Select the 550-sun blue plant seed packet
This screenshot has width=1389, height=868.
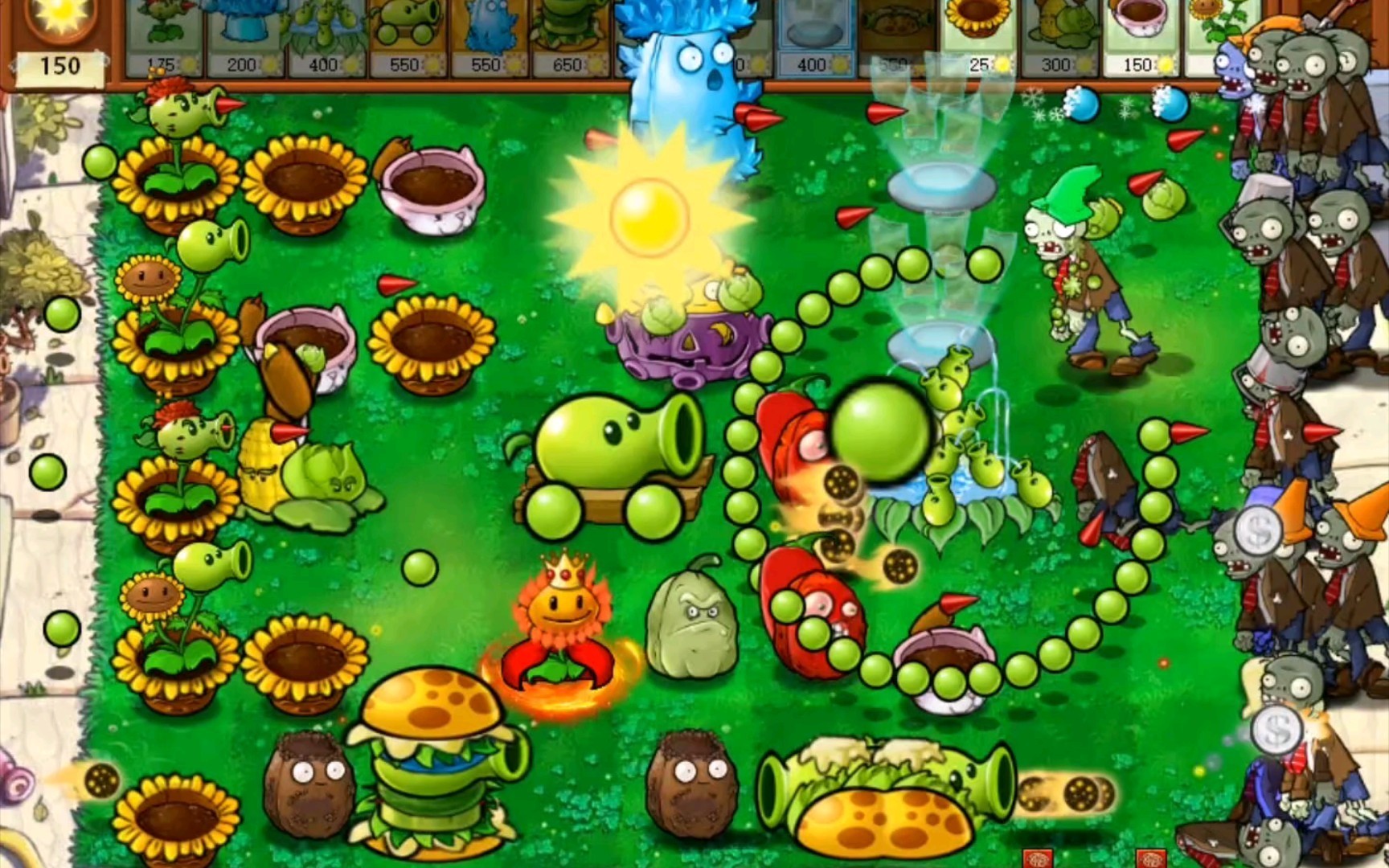click(490, 36)
